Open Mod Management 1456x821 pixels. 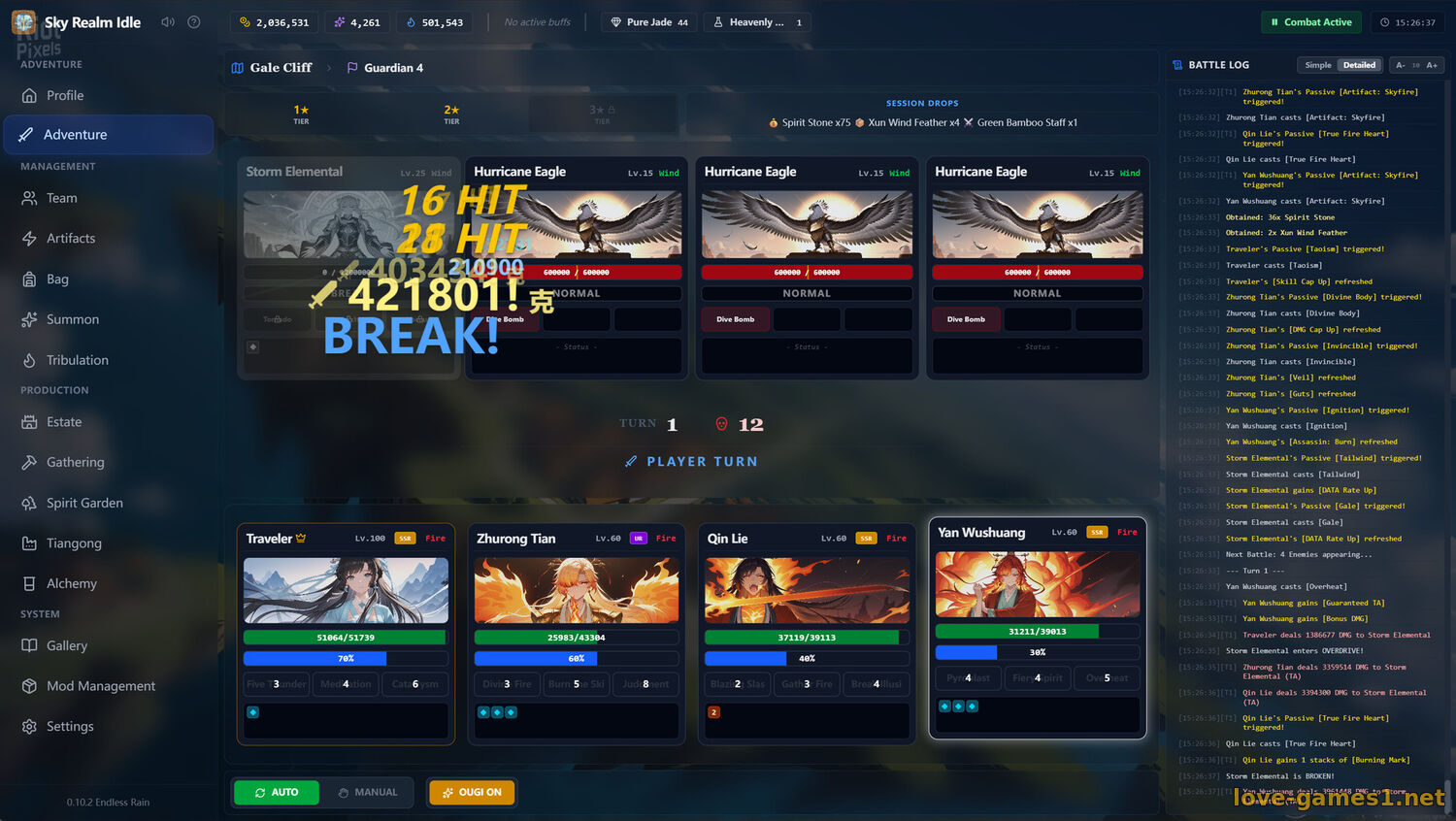pyautogui.click(x=101, y=686)
